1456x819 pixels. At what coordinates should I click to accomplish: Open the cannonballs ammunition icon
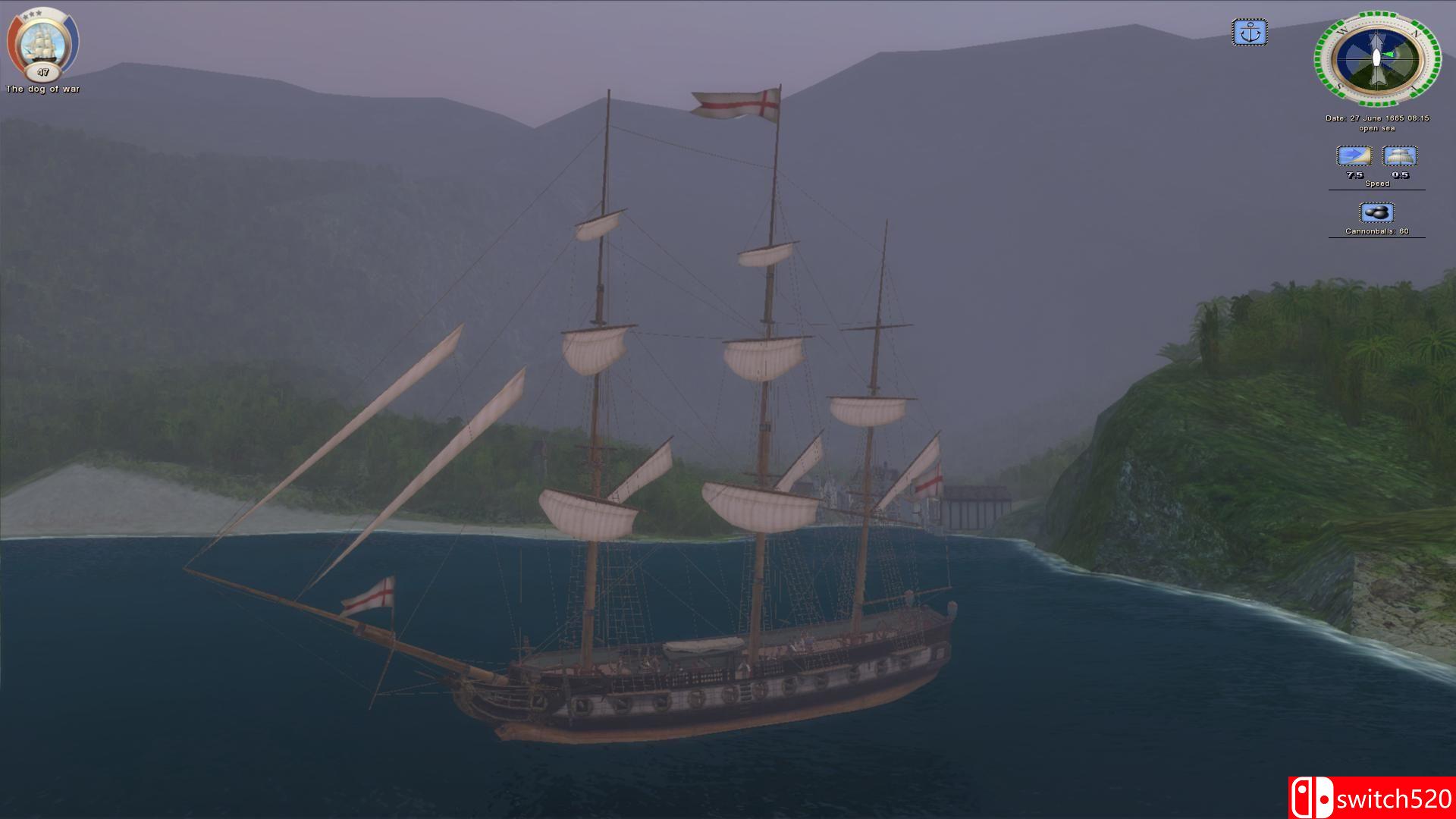1376,212
